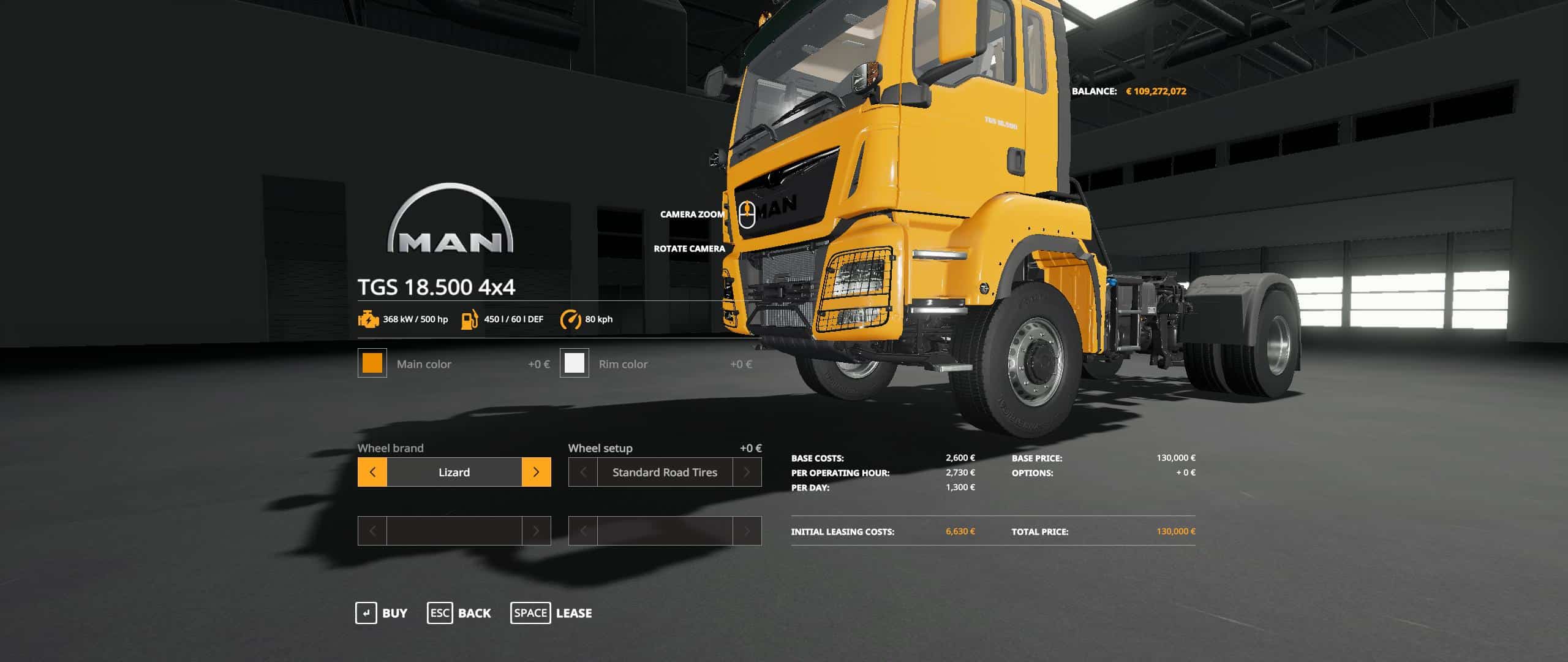Select previous Wheel setup option

click(x=583, y=472)
